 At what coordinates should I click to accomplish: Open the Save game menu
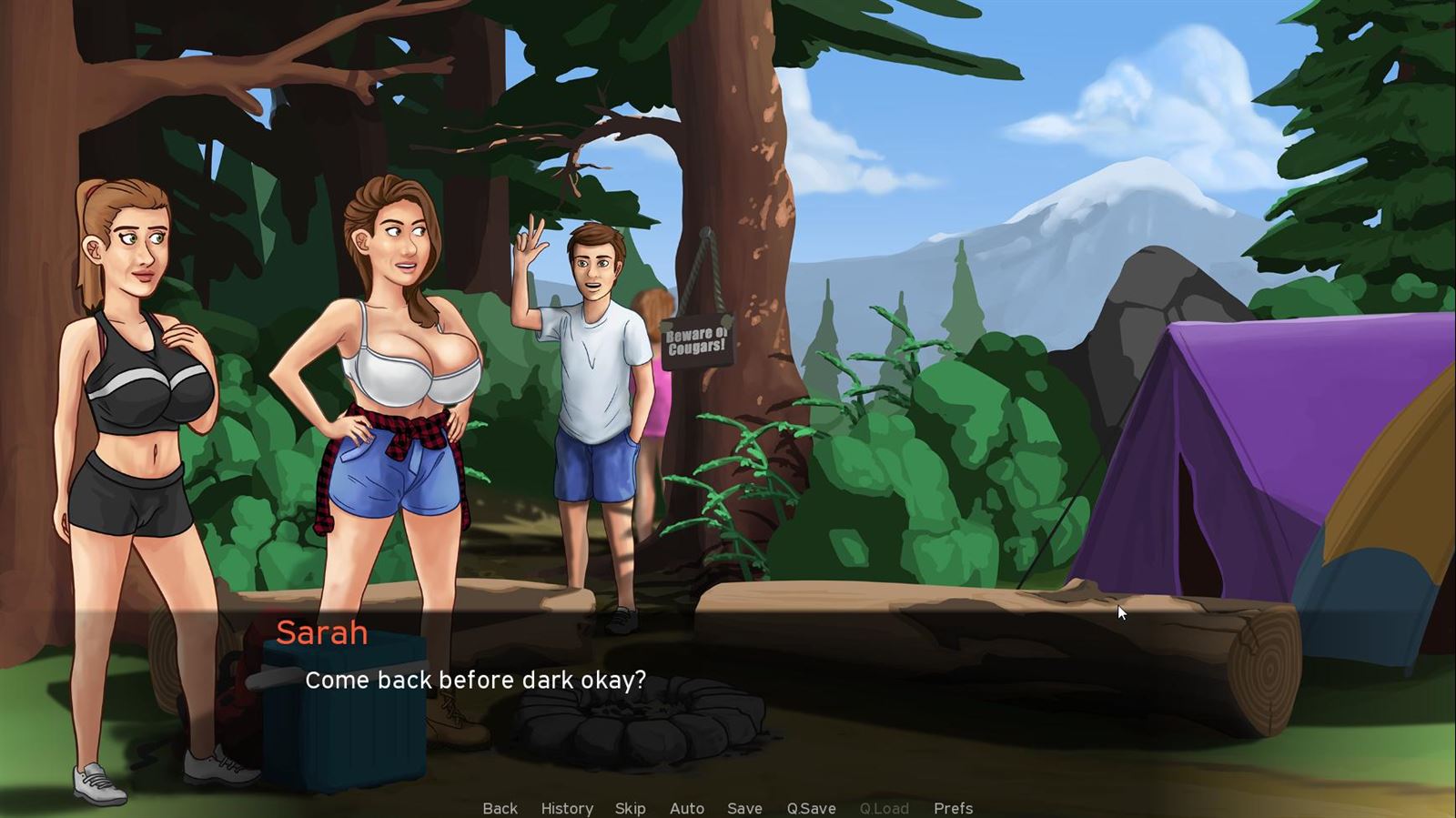point(744,808)
